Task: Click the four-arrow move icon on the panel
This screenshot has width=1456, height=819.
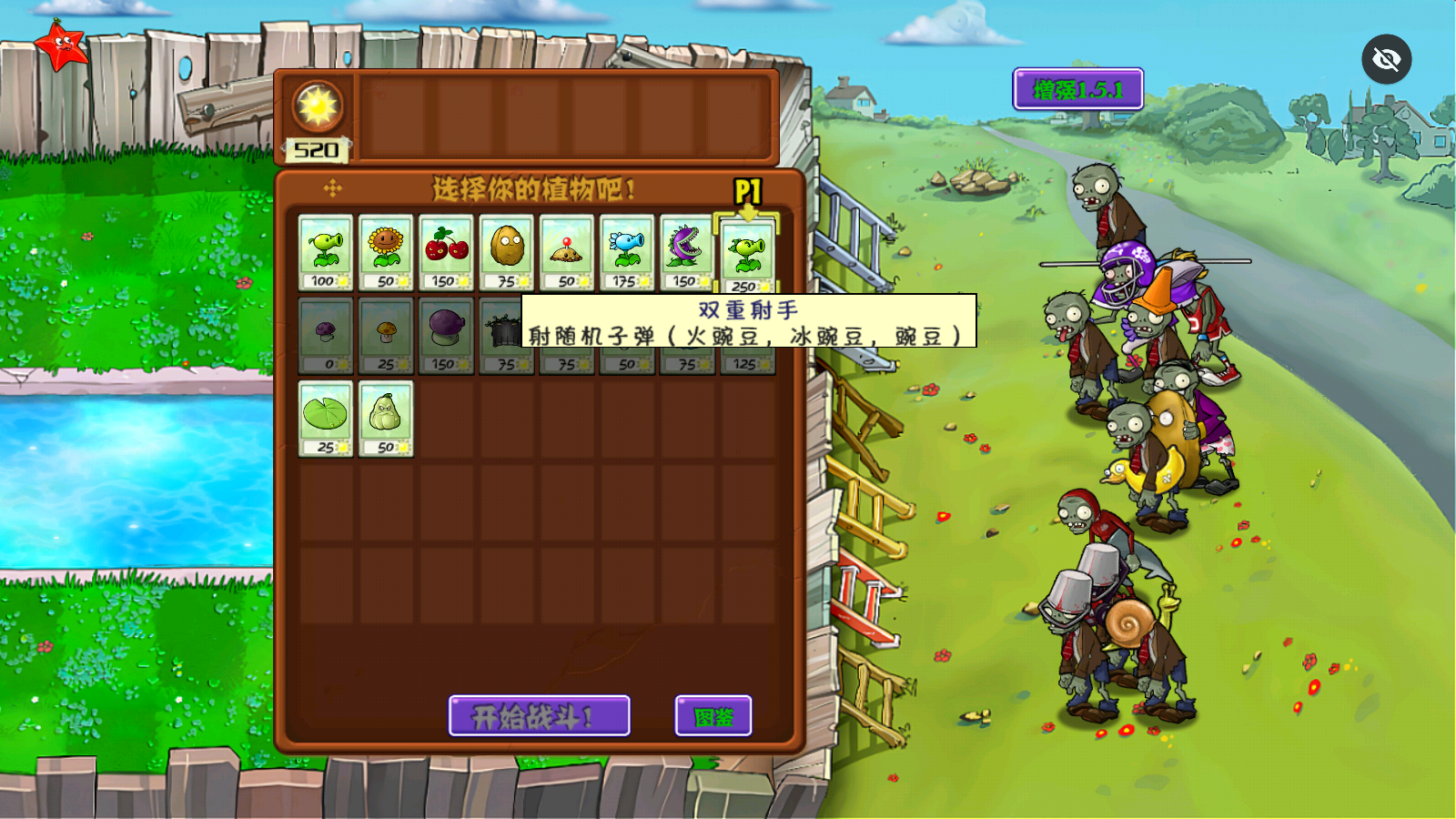Action: (x=332, y=188)
